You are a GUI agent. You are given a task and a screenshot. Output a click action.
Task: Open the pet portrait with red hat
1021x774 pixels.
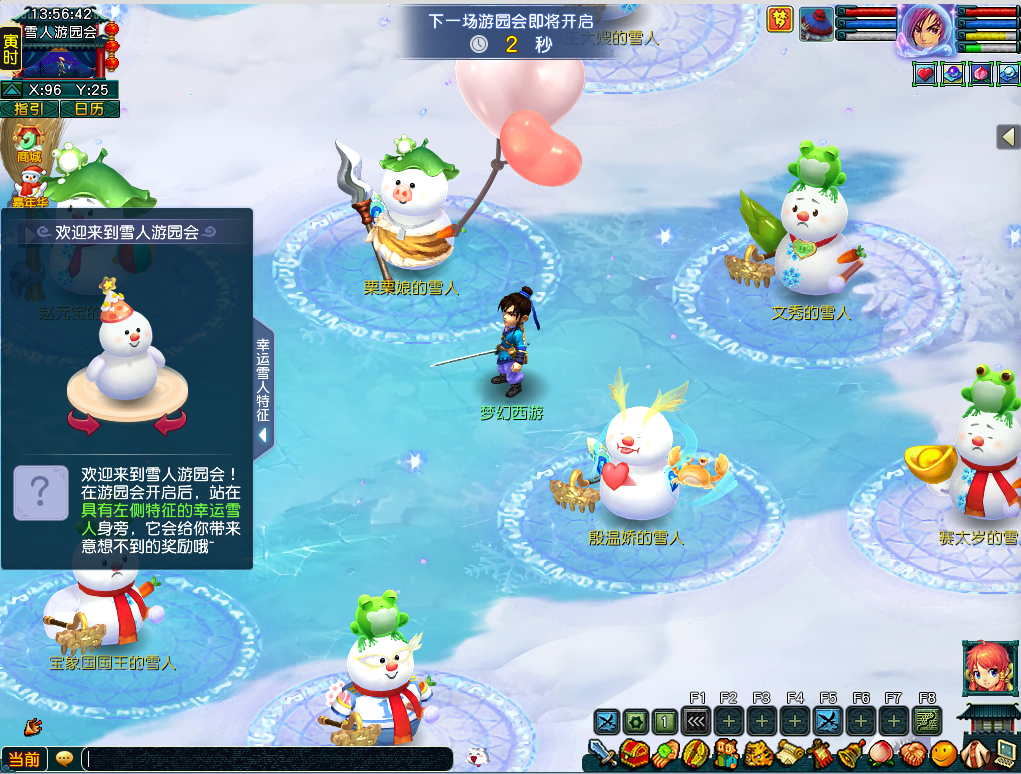click(815, 24)
